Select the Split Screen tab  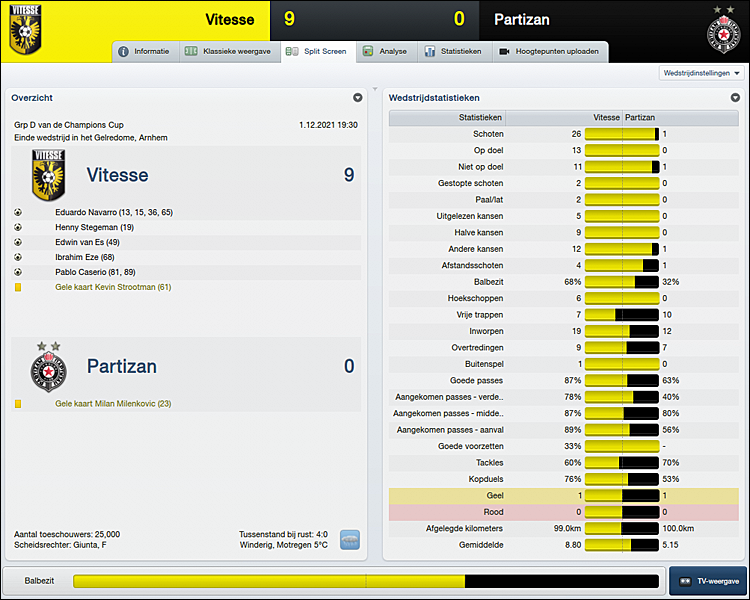(x=315, y=51)
